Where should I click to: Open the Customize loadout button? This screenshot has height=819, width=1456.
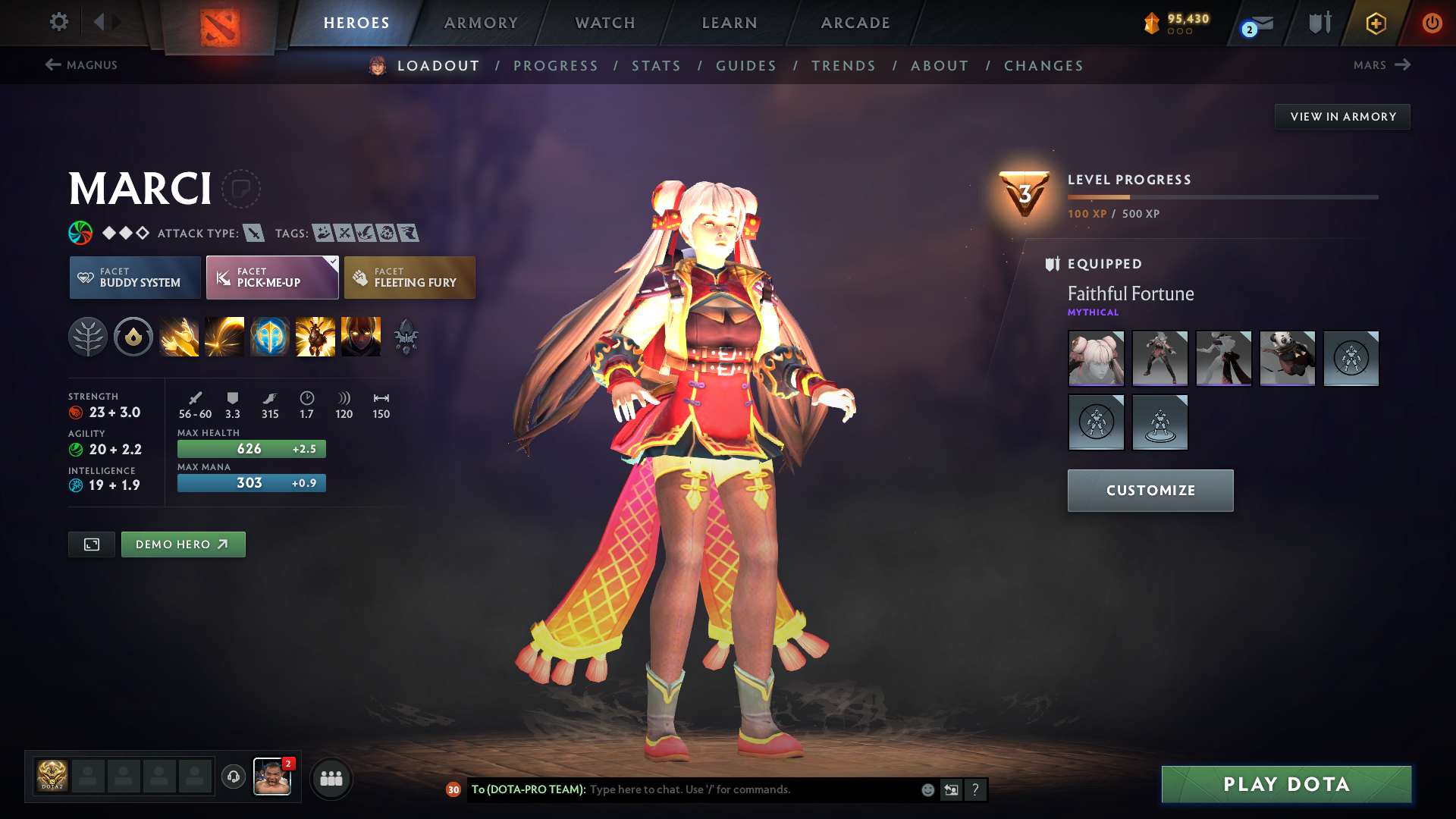click(x=1150, y=491)
